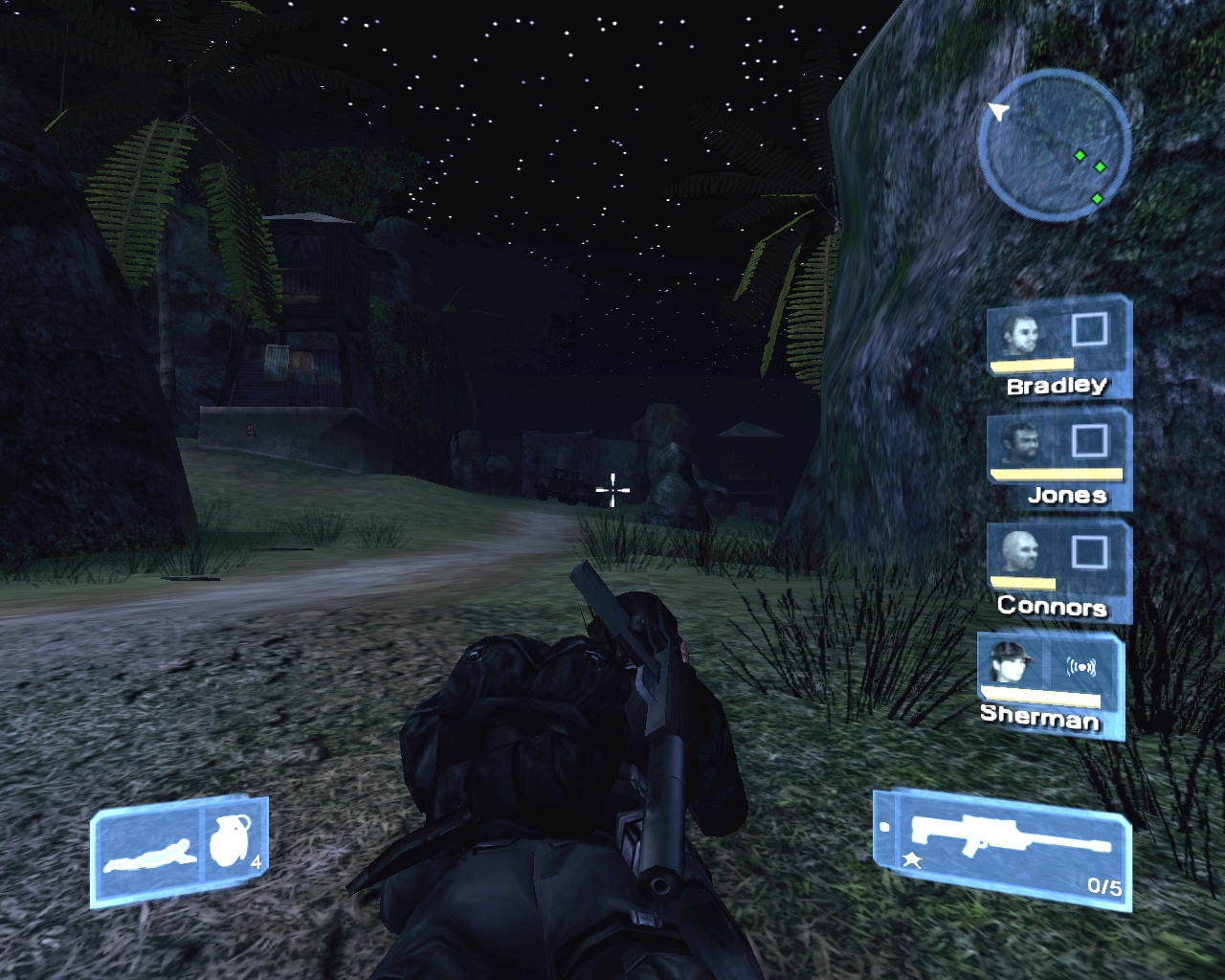Click the circular radar minimap
The width and height of the screenshot is (1225, 980).
pos(1055,145)
